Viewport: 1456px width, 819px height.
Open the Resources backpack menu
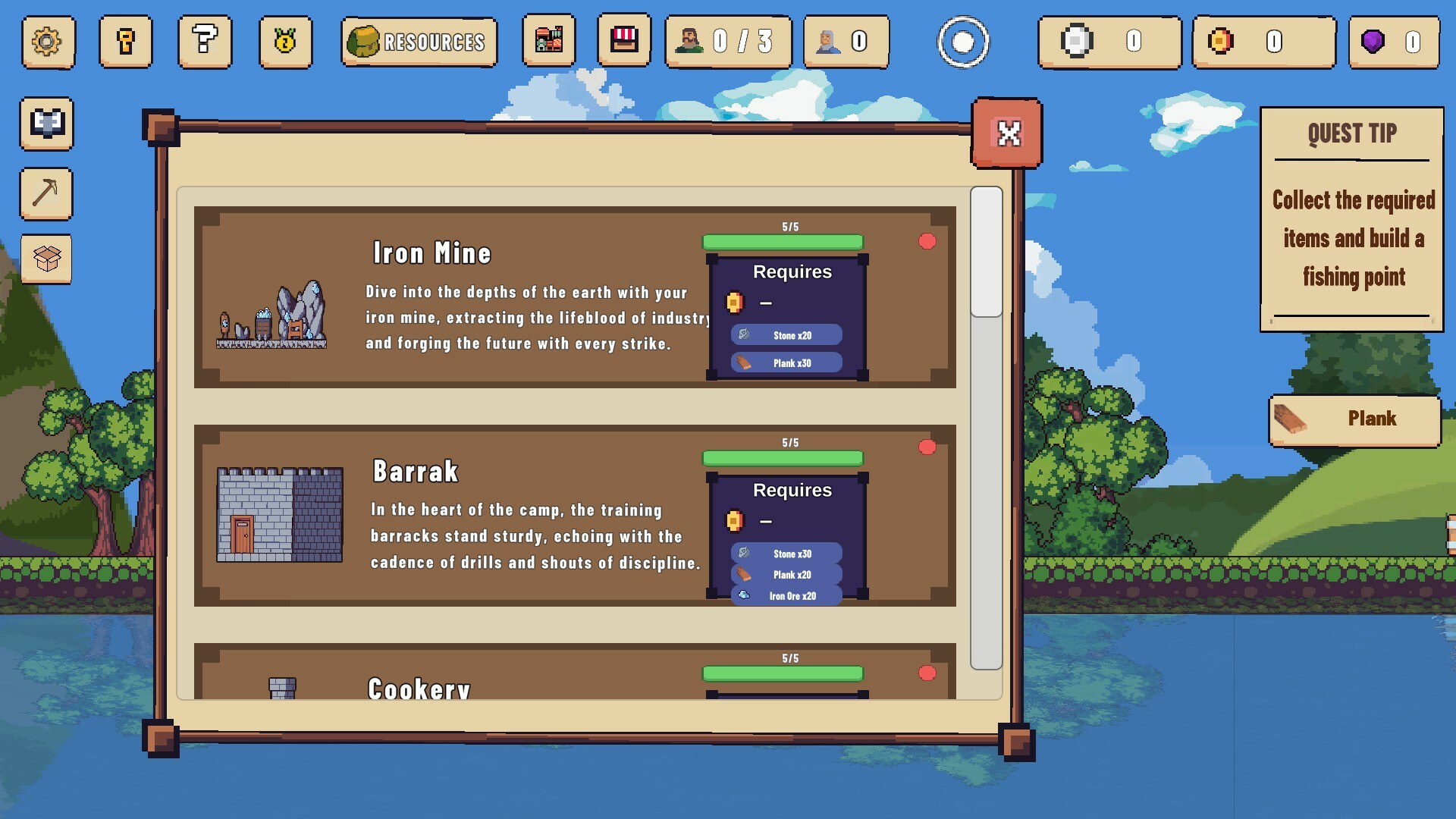pyautogui.click(x=419, y=42)
